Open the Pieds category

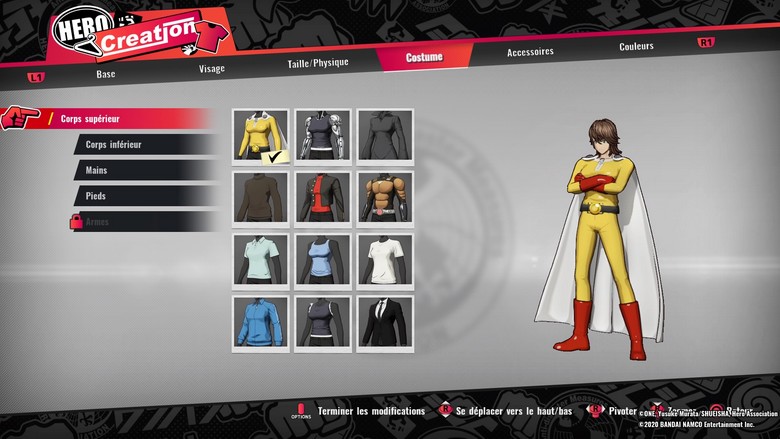point(143,196)
